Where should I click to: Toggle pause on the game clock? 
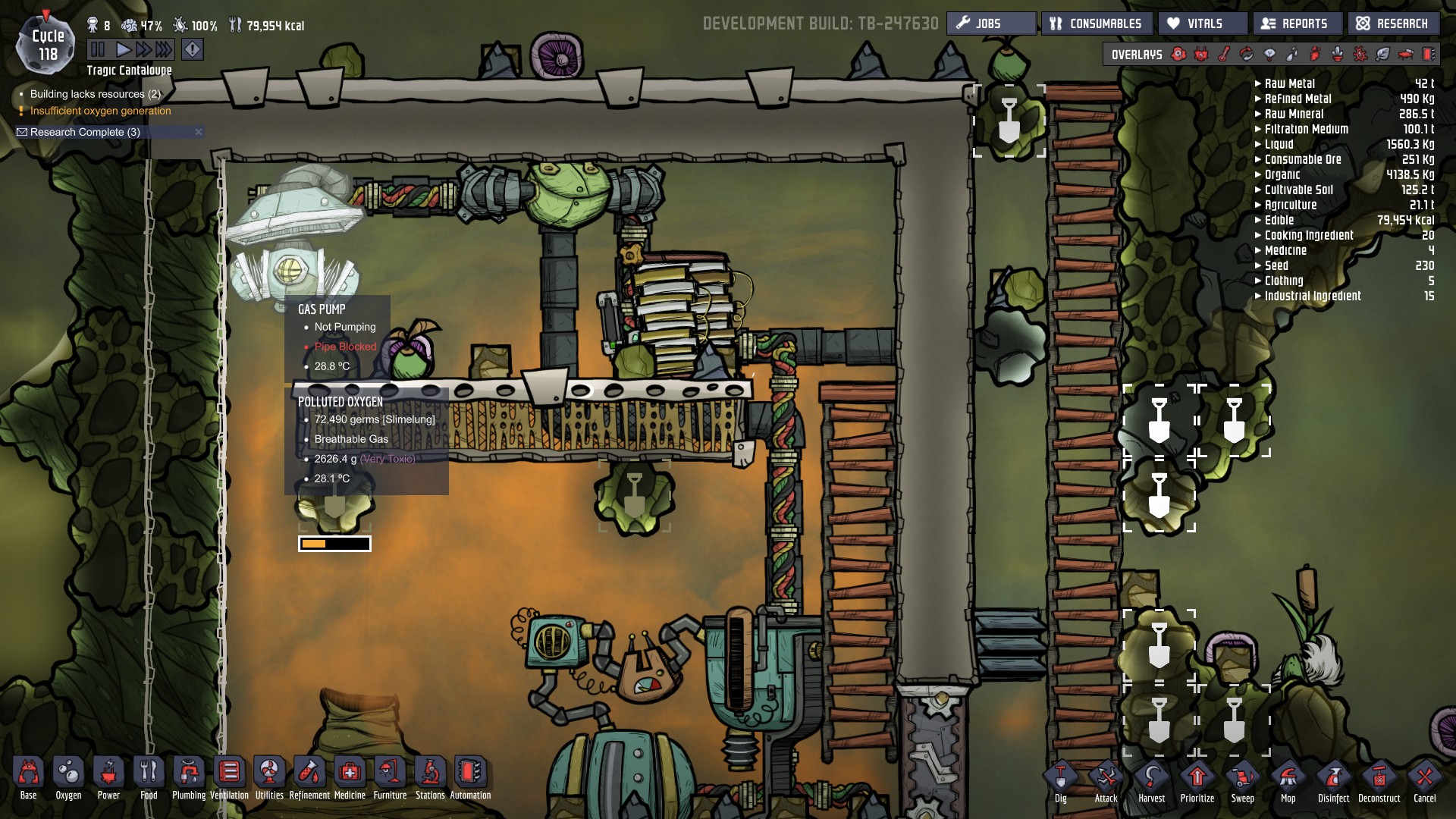[x=98, y=48]
